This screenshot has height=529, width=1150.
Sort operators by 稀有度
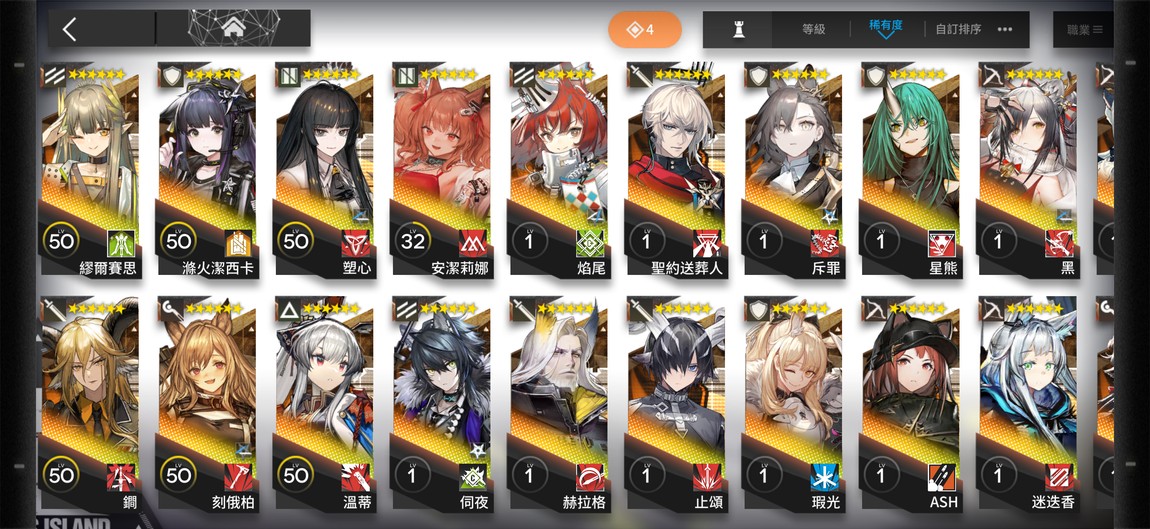point(885,28)
